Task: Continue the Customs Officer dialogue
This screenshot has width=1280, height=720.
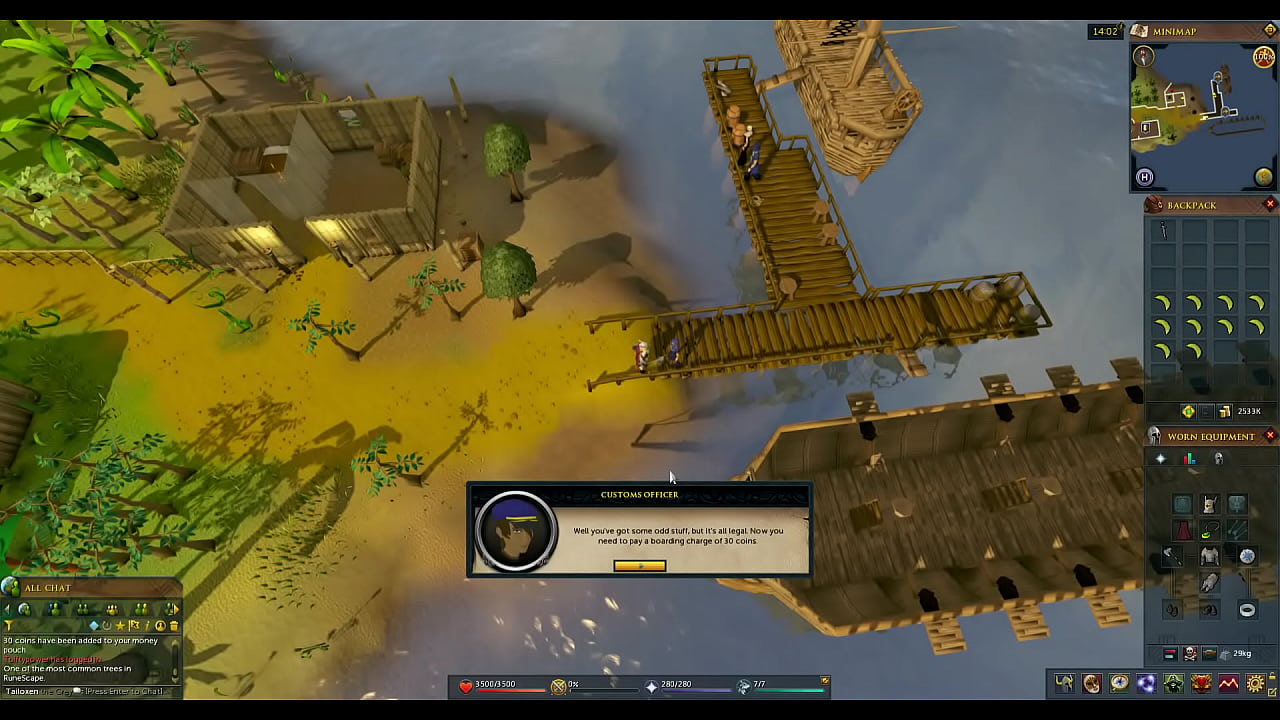Action: click(x=639, y=566)
